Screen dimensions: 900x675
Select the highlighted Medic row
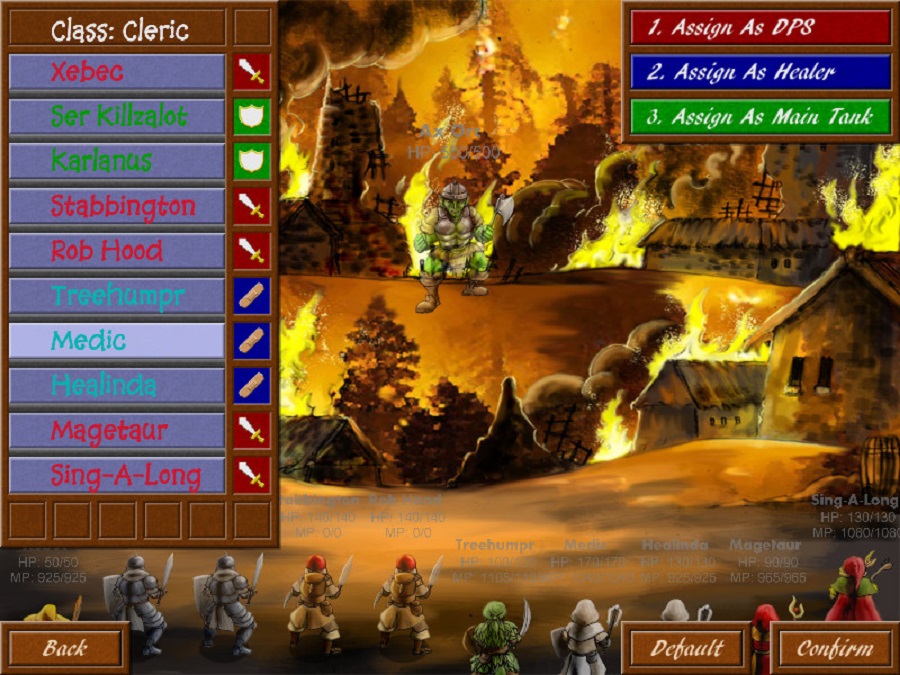[x=117, y=341]
